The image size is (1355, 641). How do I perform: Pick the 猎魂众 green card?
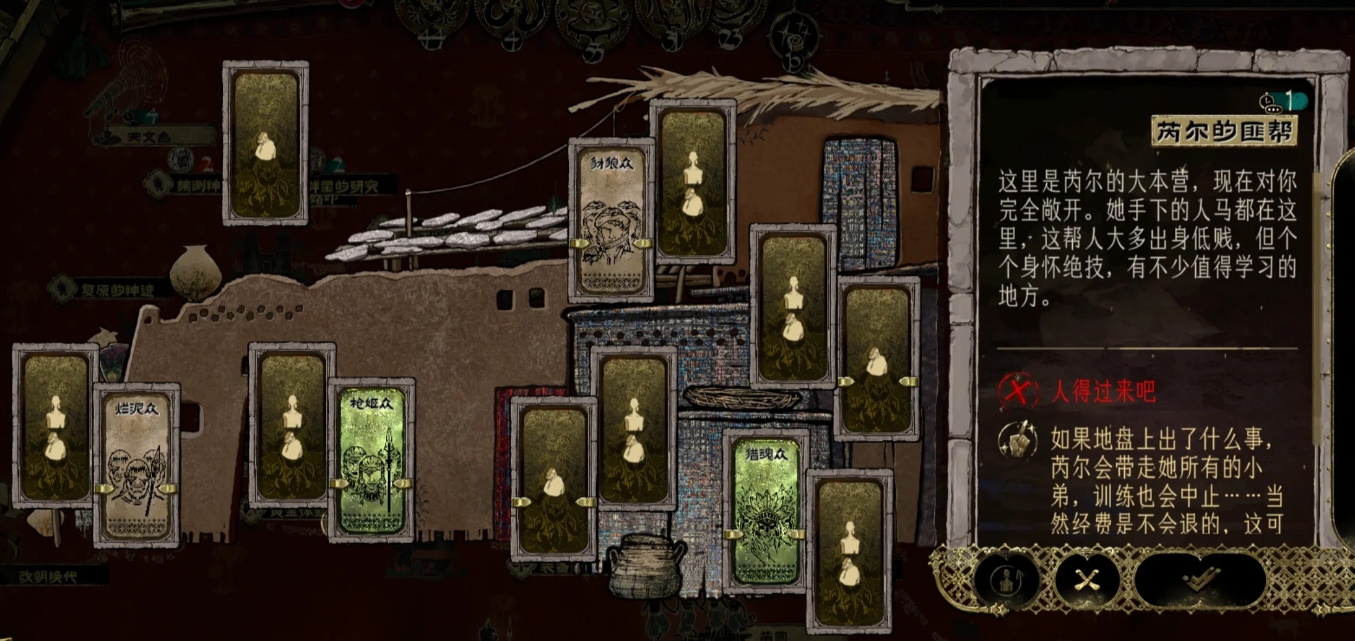[766, 511]
